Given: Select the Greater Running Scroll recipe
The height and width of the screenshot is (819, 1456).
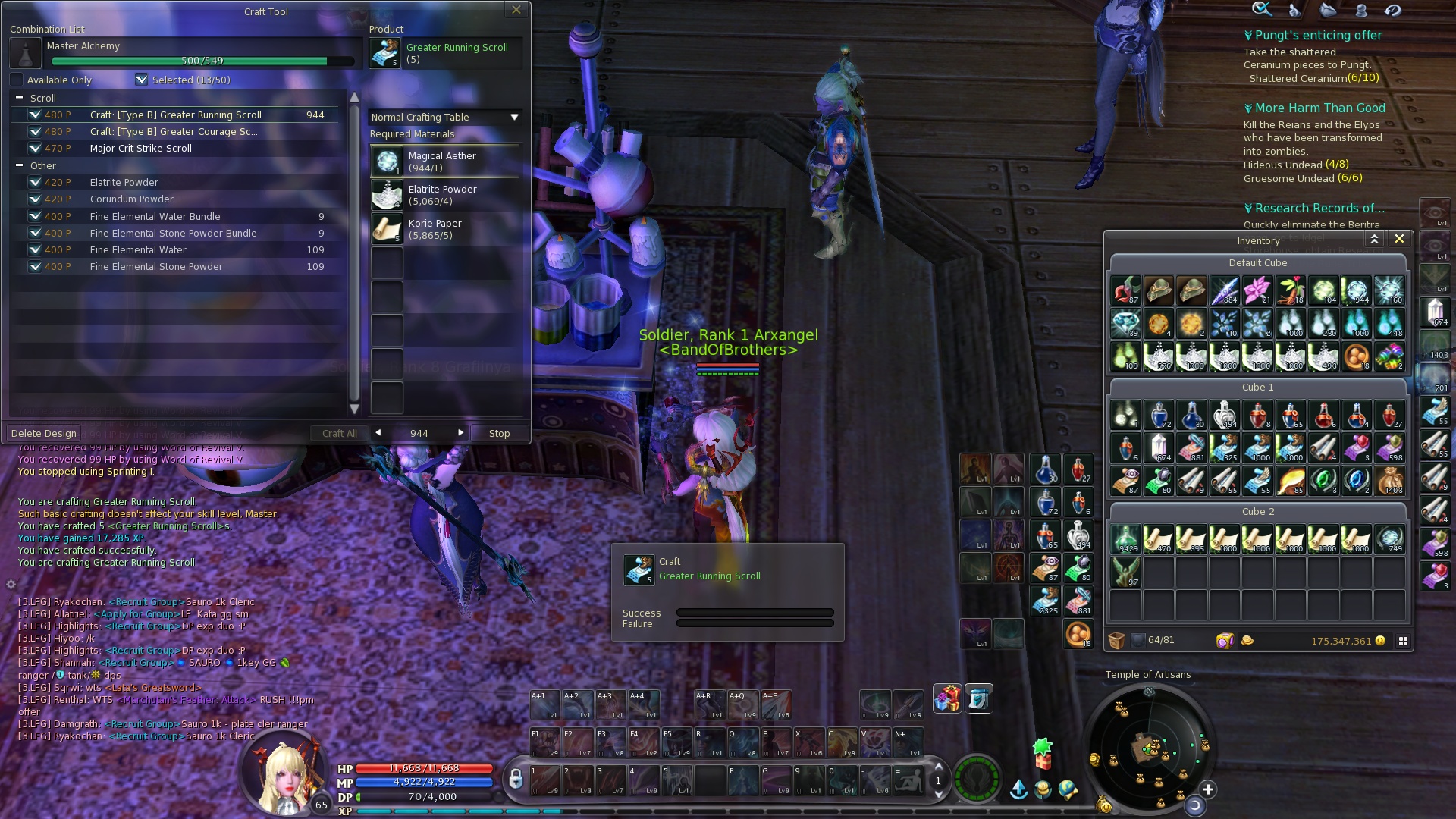Looking at the screenshot, I should click(175, 115).
